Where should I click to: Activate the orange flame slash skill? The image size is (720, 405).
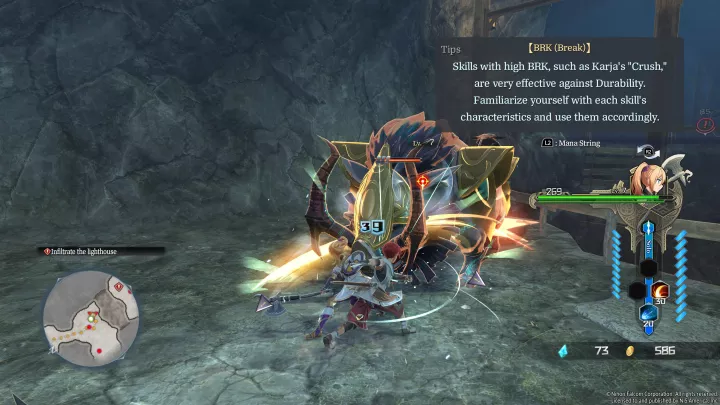pos(660,290)
